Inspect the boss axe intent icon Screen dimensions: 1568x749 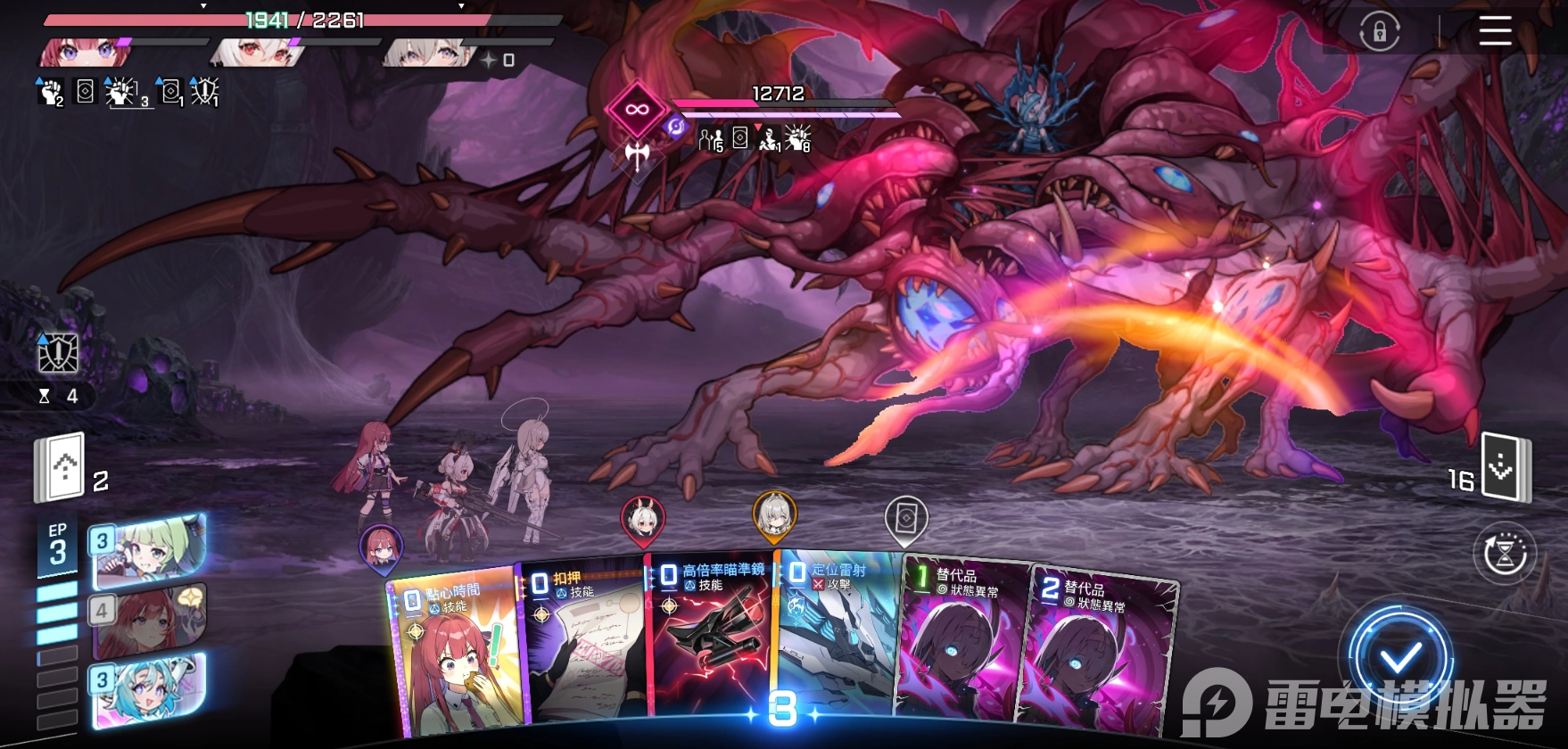click(637, 156)
